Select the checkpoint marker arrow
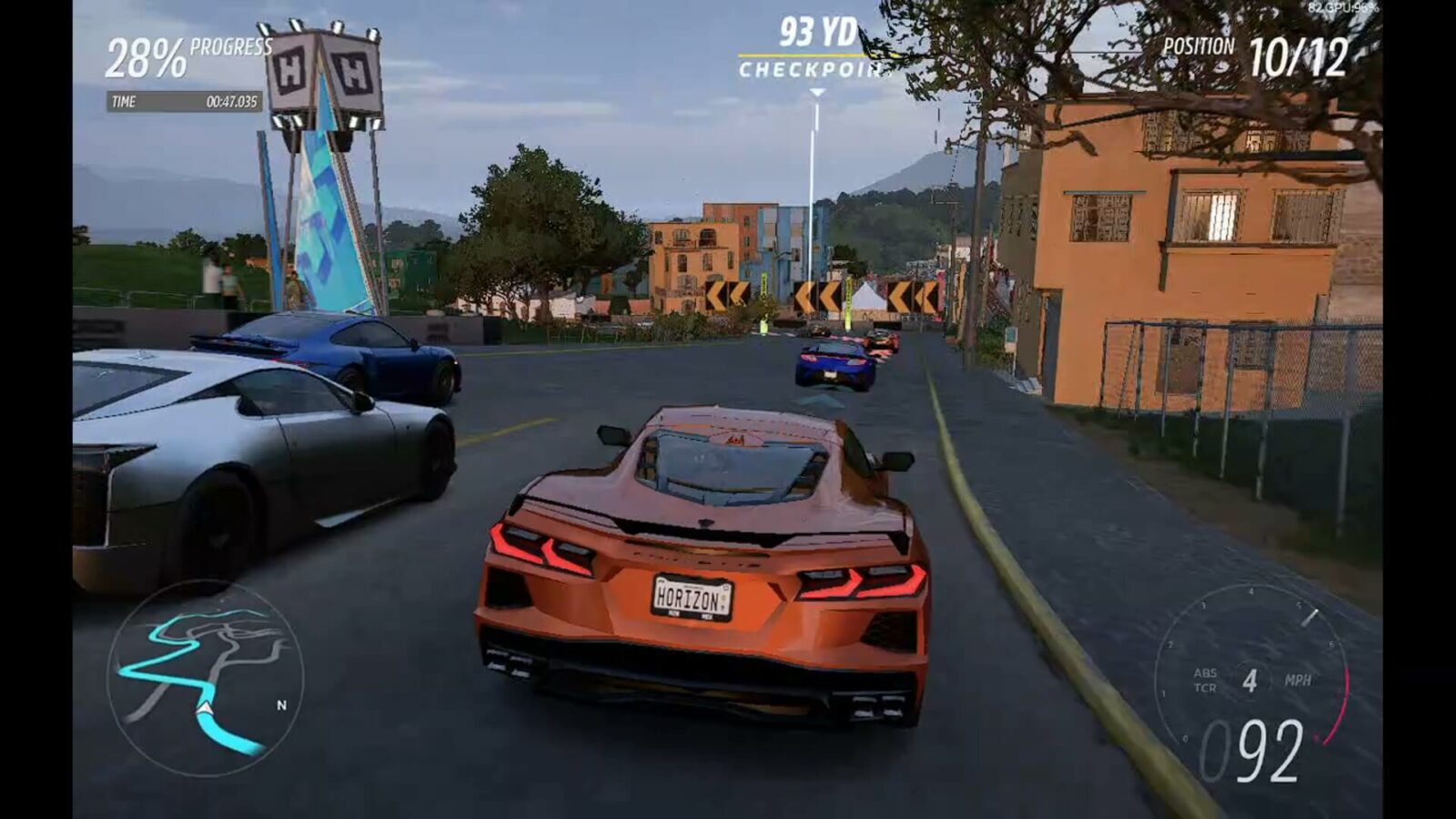The image size is (1456, 819). pyautogui.click(x=815, y=91)
